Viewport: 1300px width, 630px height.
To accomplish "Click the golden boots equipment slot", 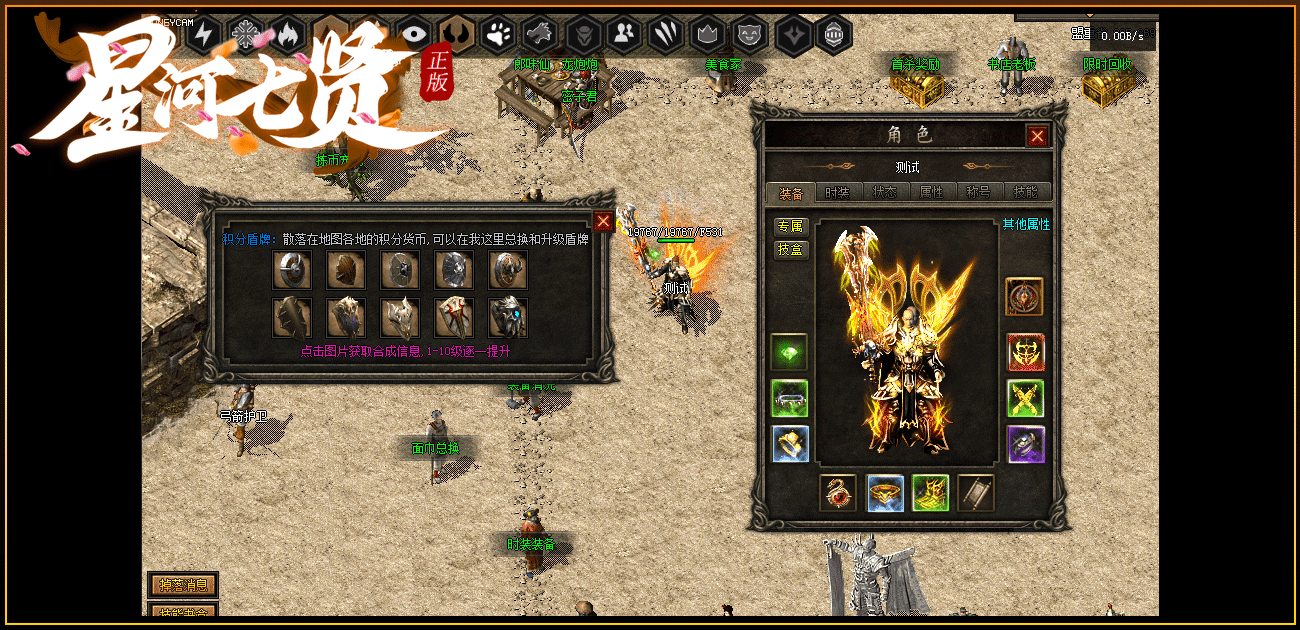I will [x=930, y=493].
